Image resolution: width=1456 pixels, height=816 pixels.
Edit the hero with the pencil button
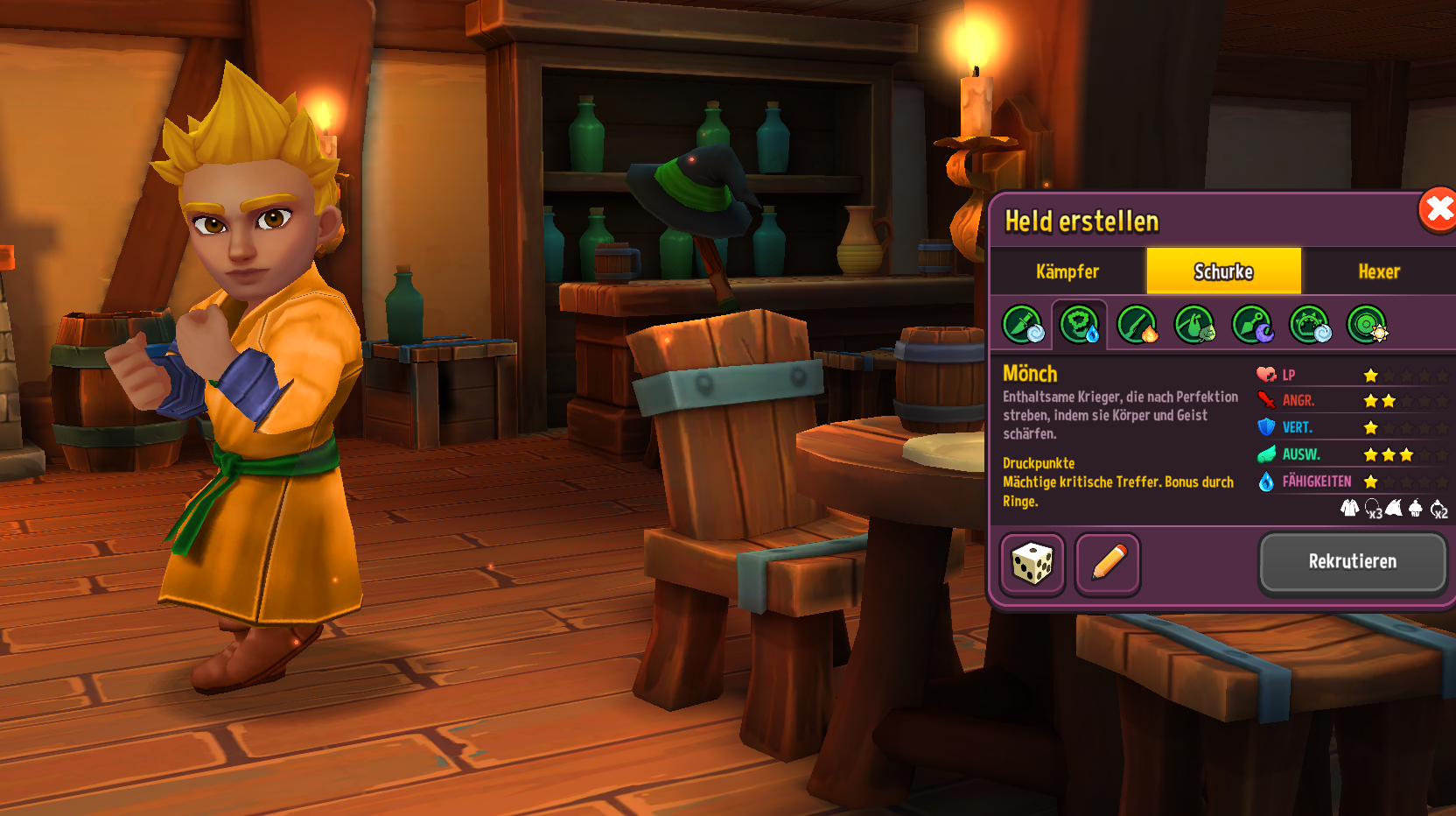tap(1108, 564)
